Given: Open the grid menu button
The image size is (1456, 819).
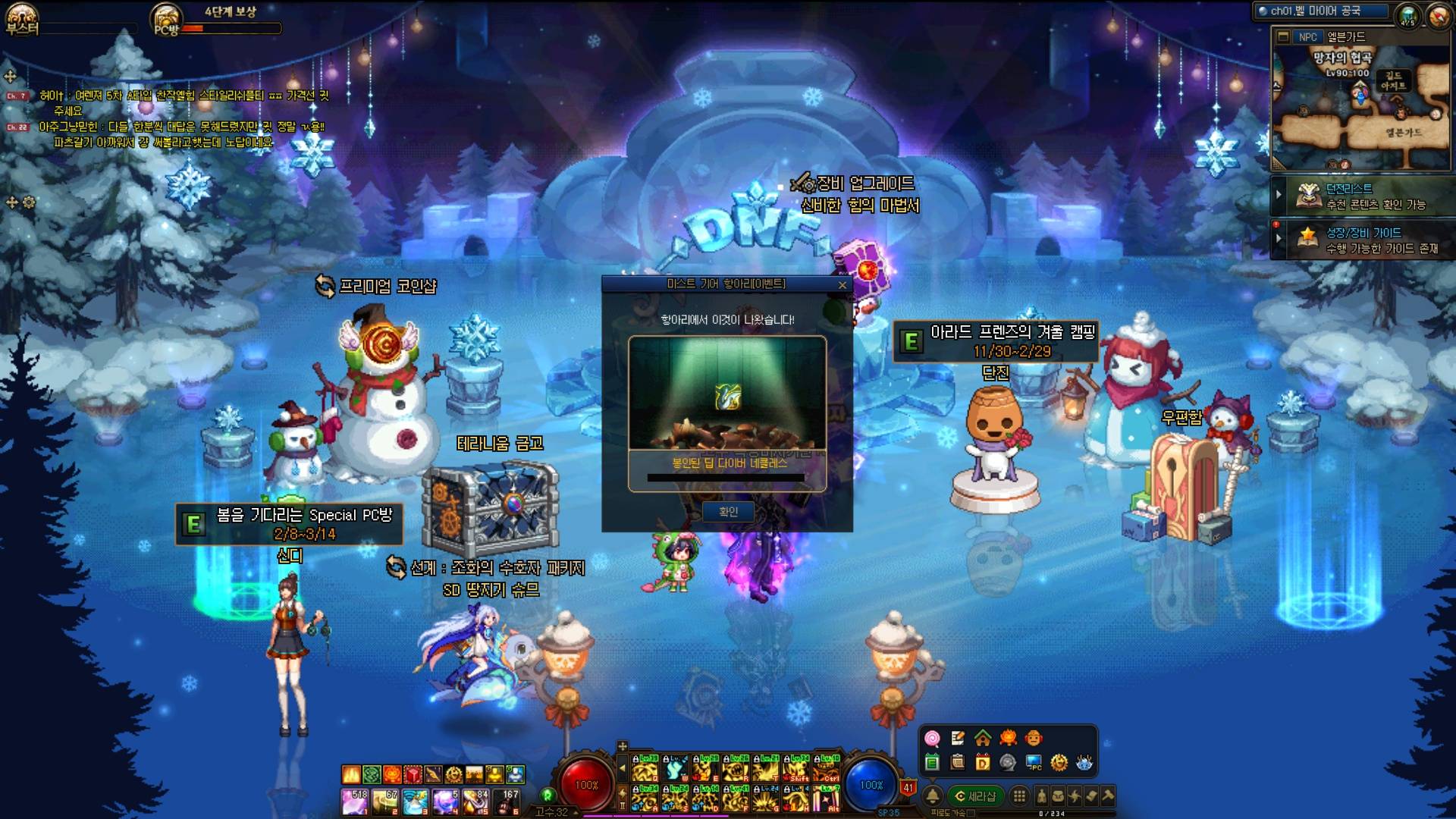Looking at the screenshot, I should (1019, 795).
